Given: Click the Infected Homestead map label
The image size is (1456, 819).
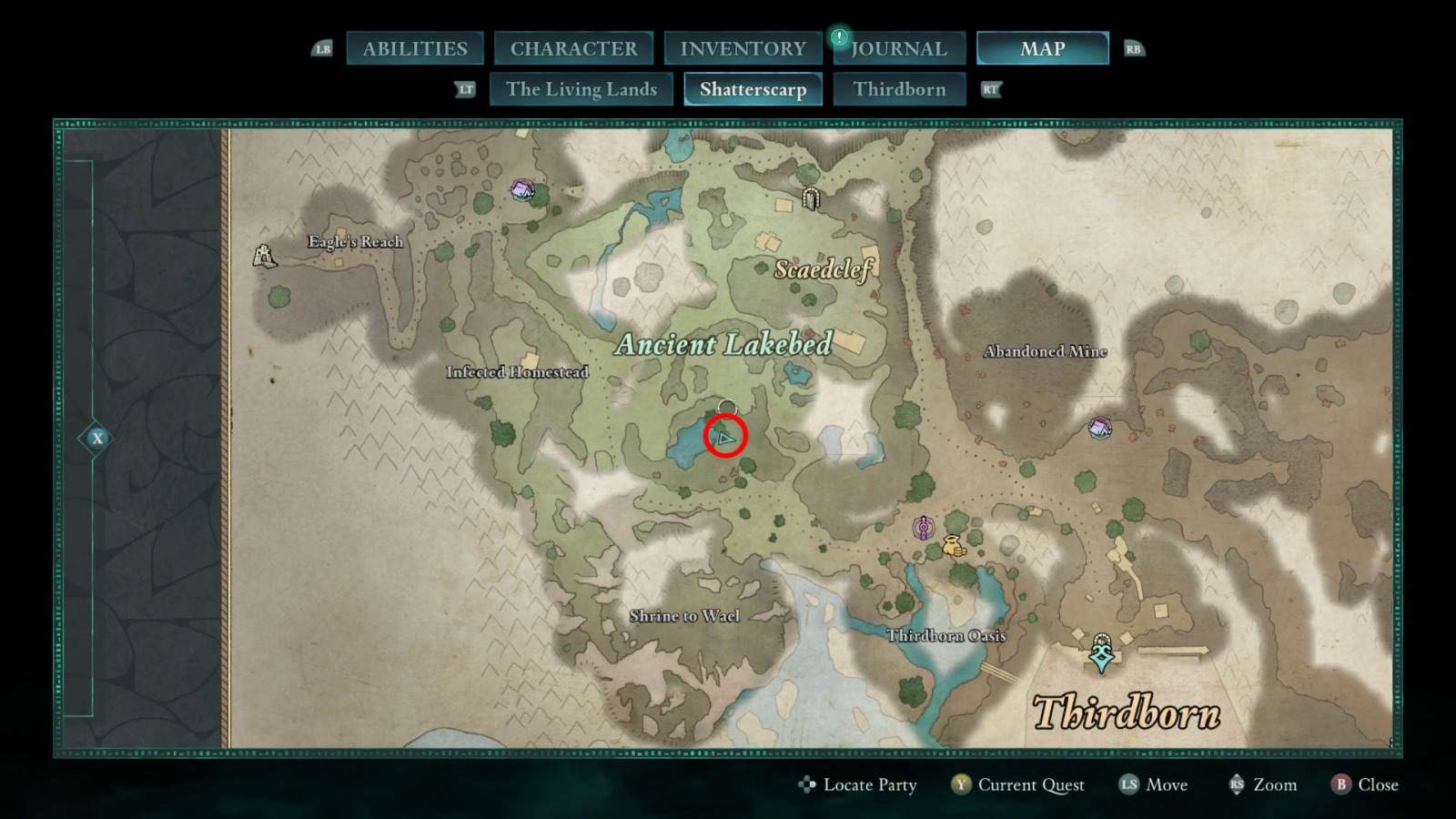Looking at the screenshot, I should click(x=518, y=371).
